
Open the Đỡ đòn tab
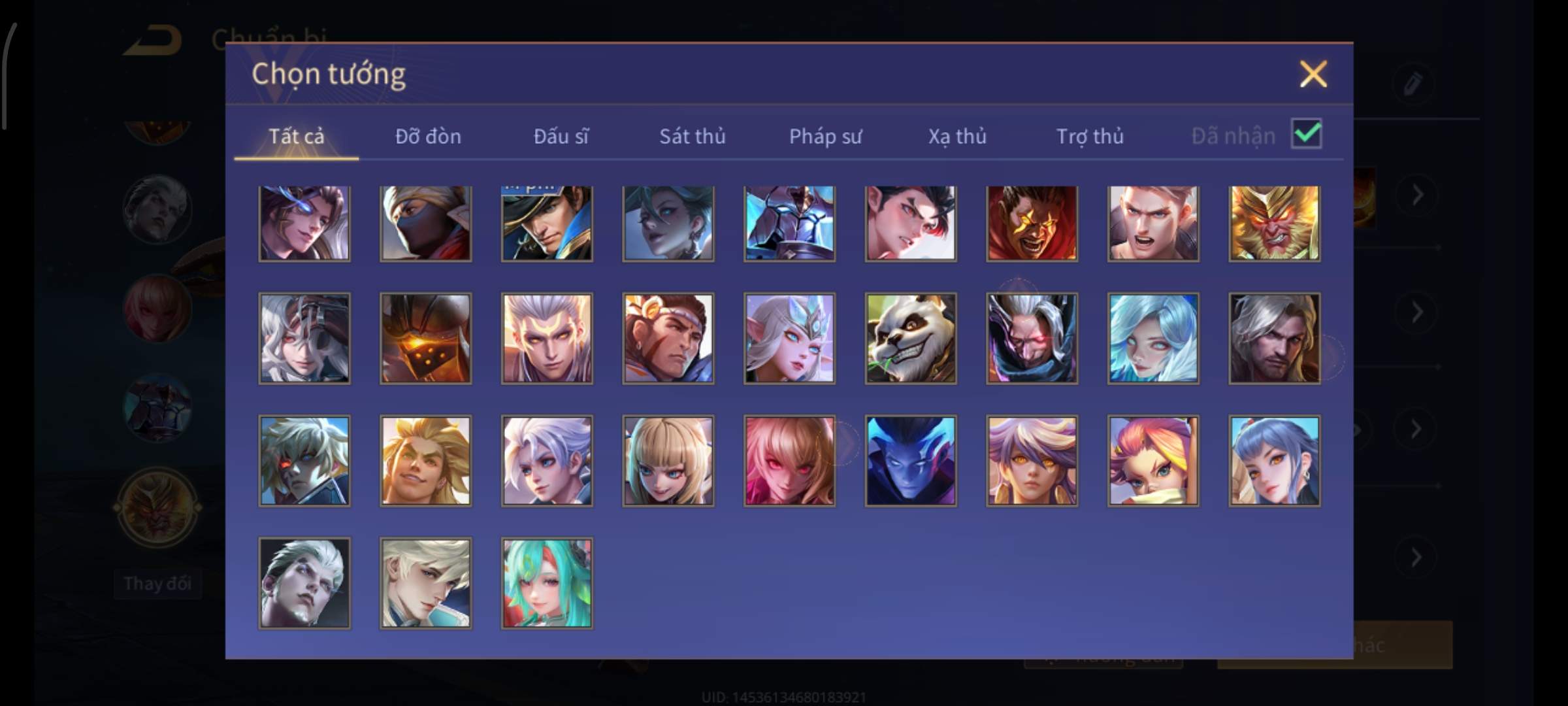click(428, 136)
